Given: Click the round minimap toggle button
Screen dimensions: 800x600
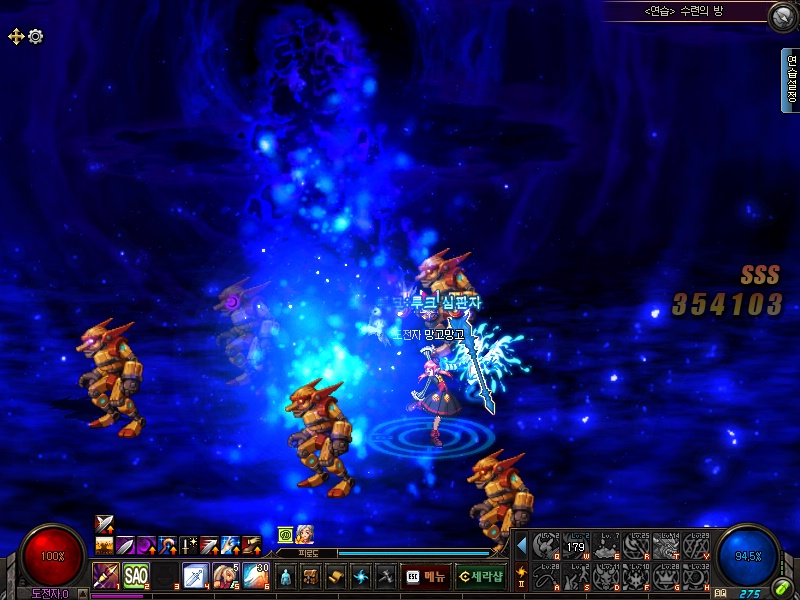Looking at the screenshot, I should tap(781, 16).
